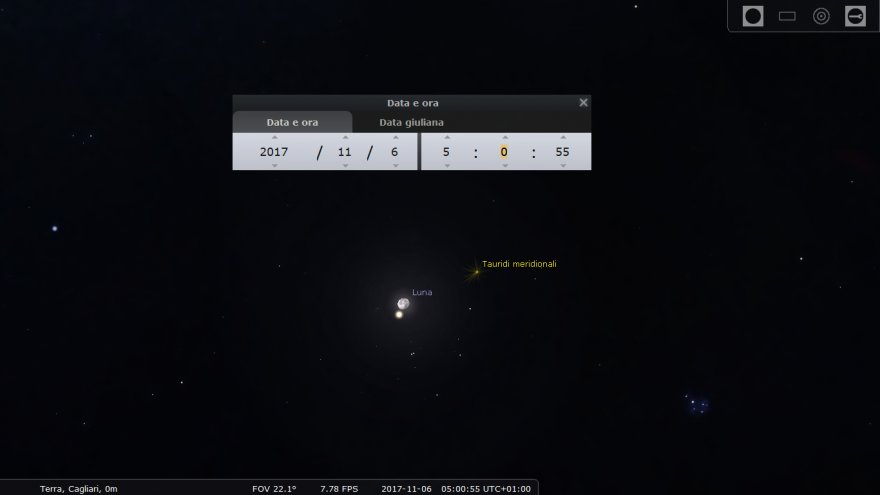
Task: Decrease the year with its down arrow
Action: click(x=274, y=166)
